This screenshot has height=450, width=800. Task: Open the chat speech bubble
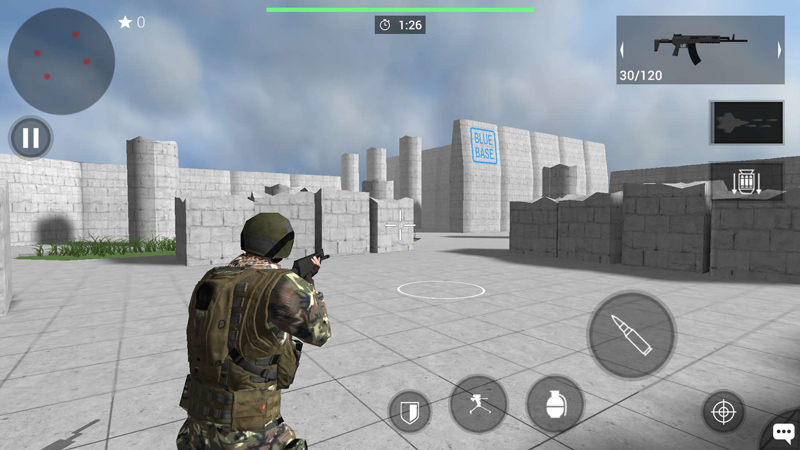coord(782,434)
